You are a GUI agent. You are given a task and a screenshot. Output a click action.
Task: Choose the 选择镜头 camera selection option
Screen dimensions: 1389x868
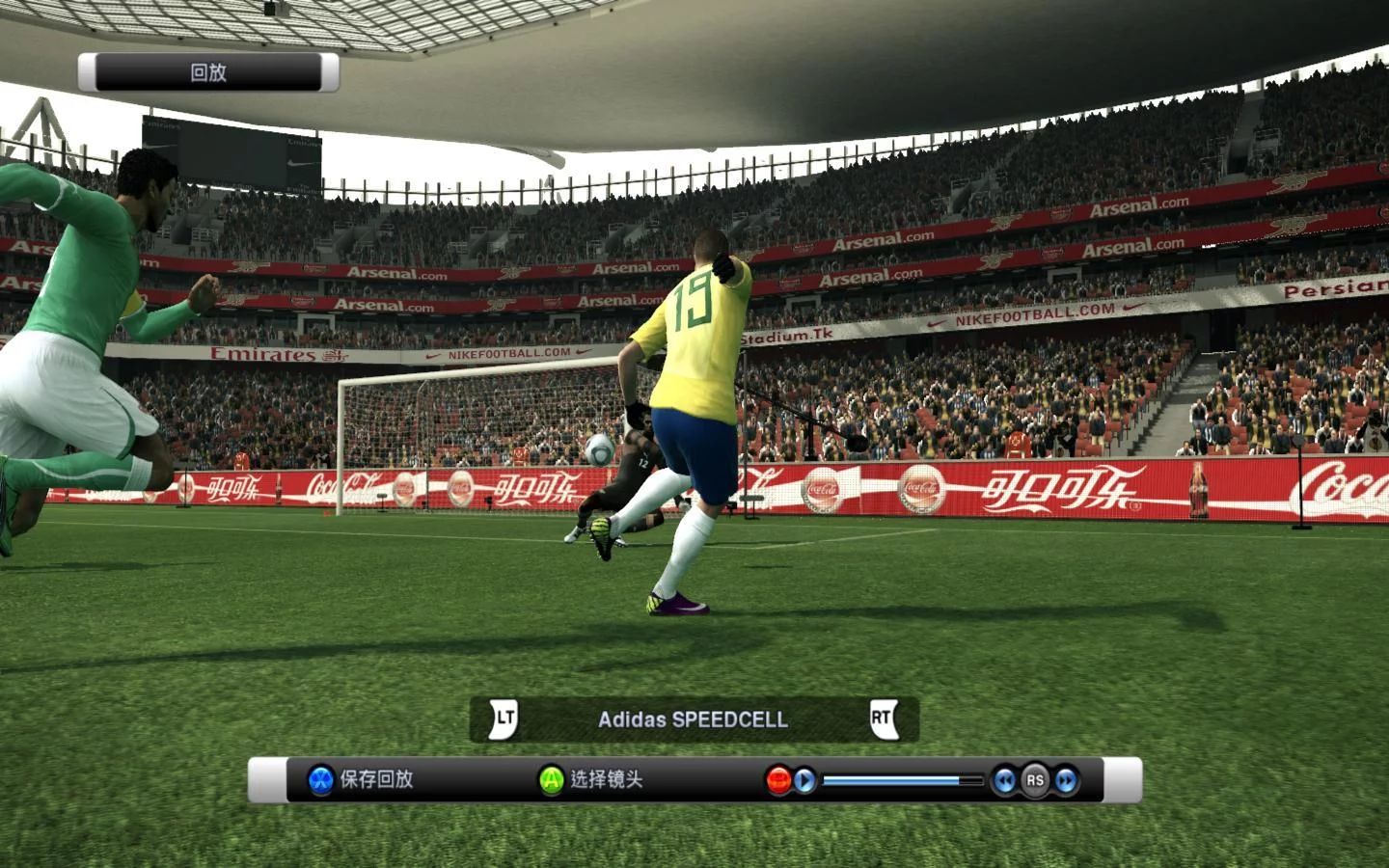pos(591,779)
